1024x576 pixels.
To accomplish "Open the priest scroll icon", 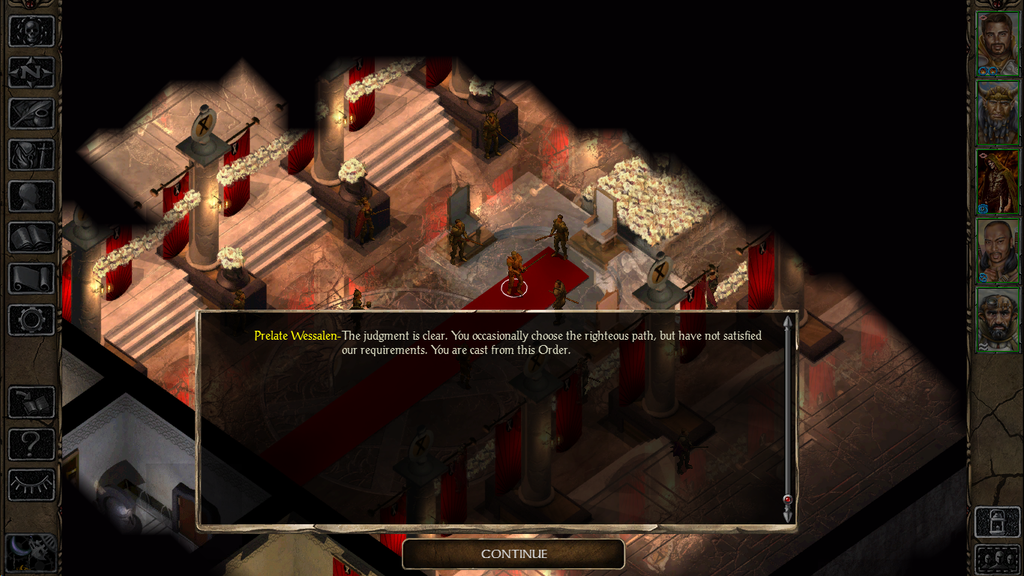I will [30, 278].
